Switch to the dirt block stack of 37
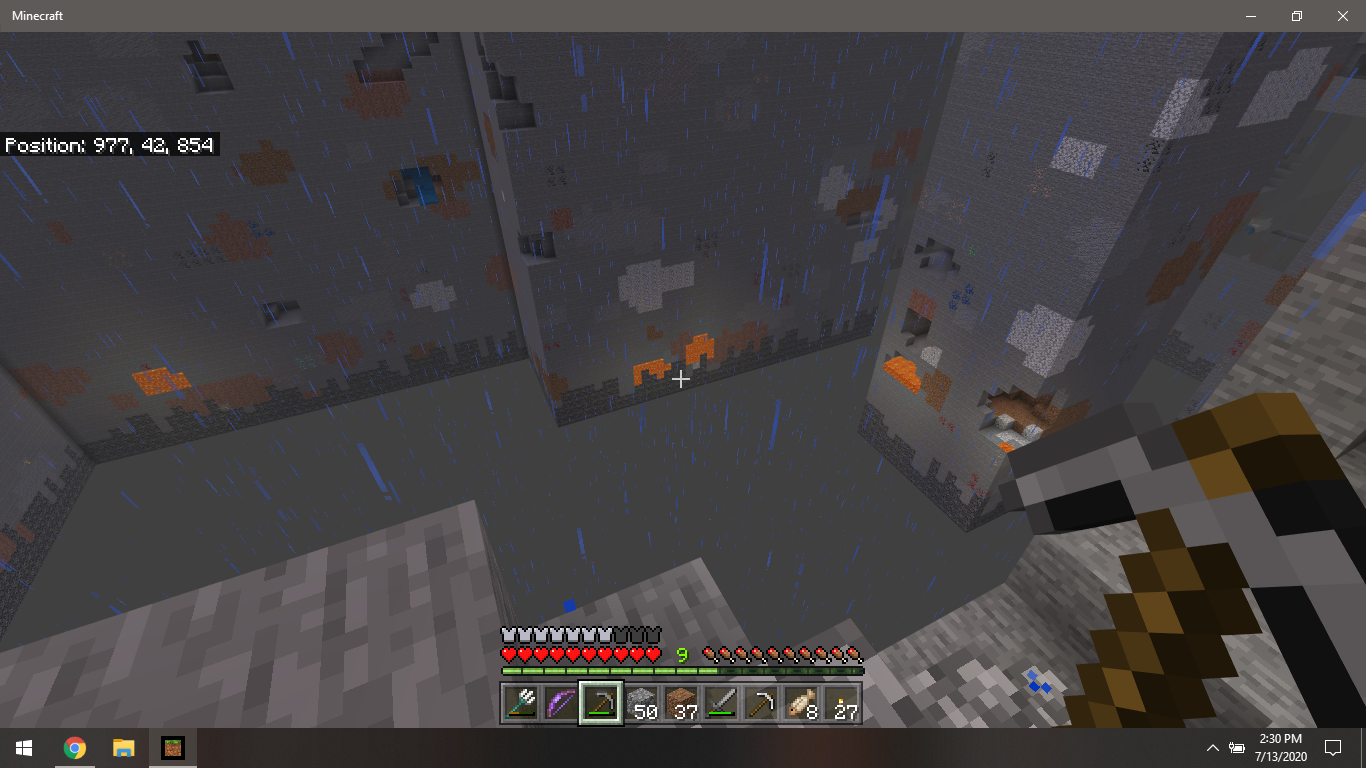This screenshot has width=1366, height=768. point(681,703)
